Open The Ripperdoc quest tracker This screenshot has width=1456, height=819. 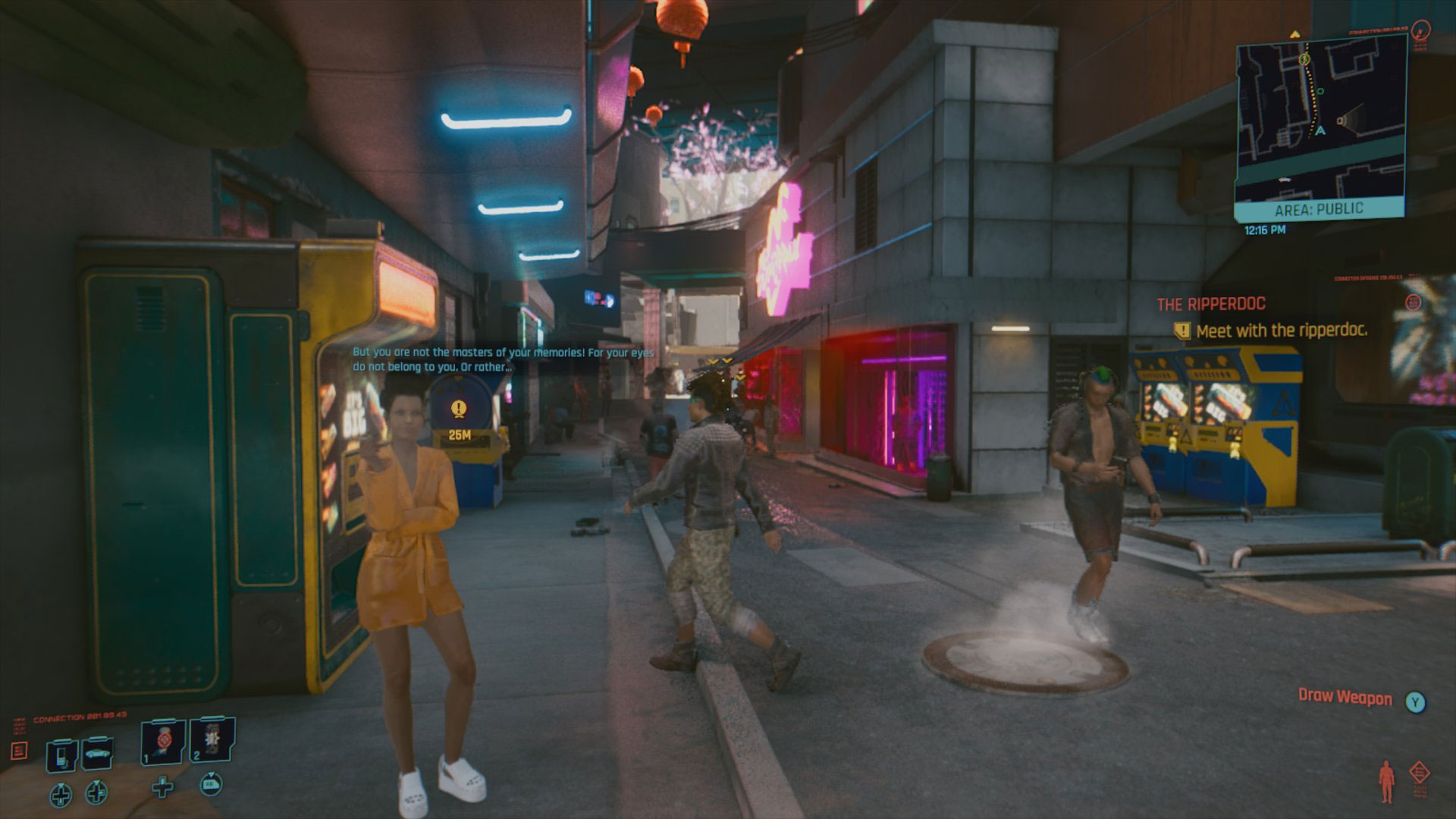click(1210, 305)
